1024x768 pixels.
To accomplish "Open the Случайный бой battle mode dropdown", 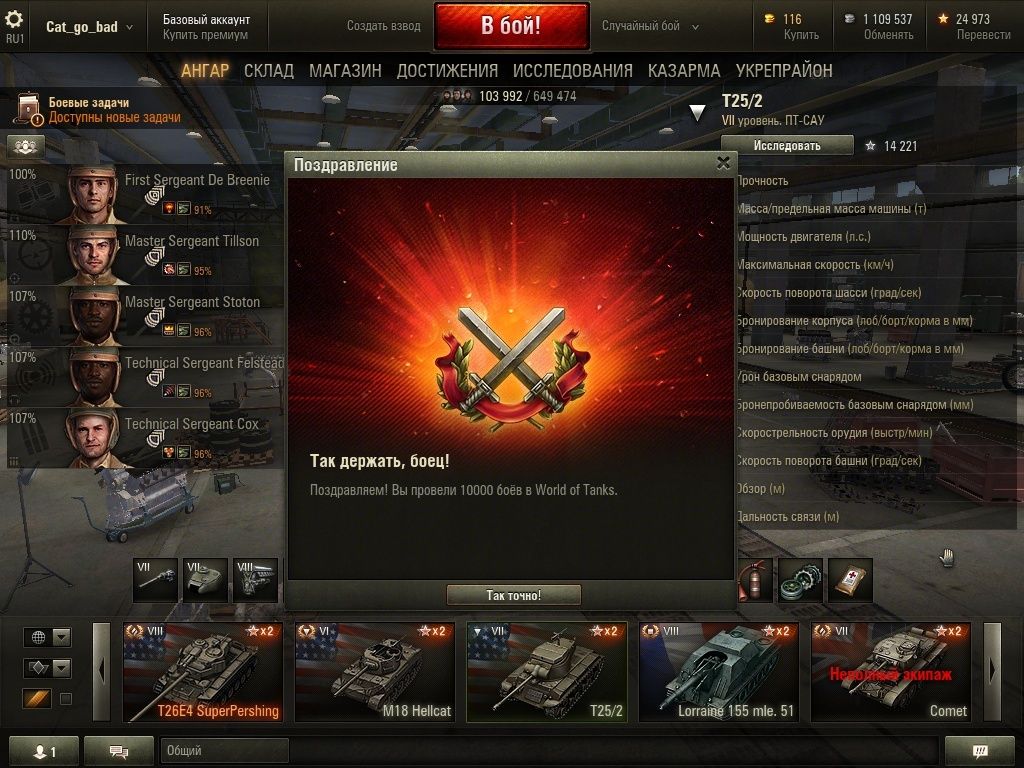I will pyautogui.click(x=651, y=26).
